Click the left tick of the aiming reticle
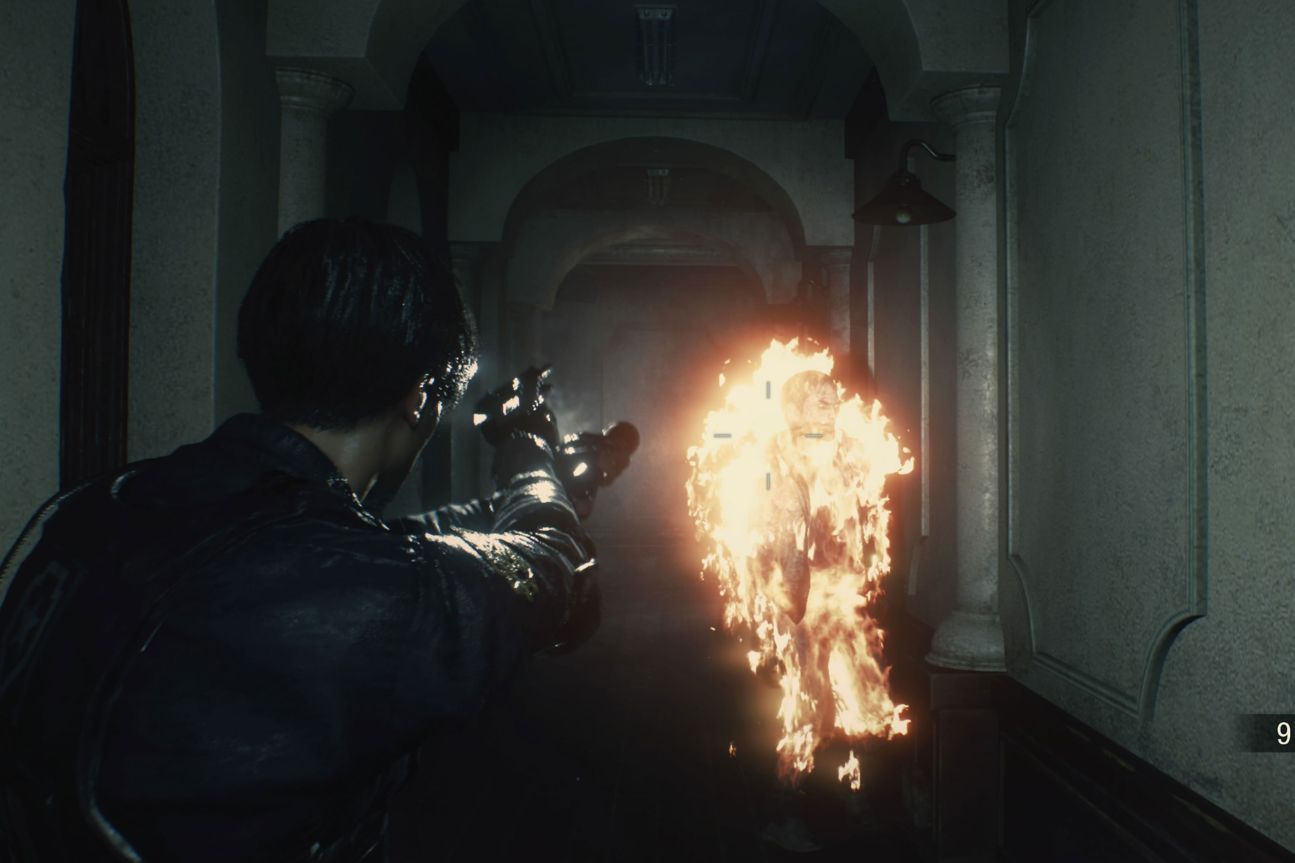Viewport: 1295px width, 863px height. [x=723, y=436]
